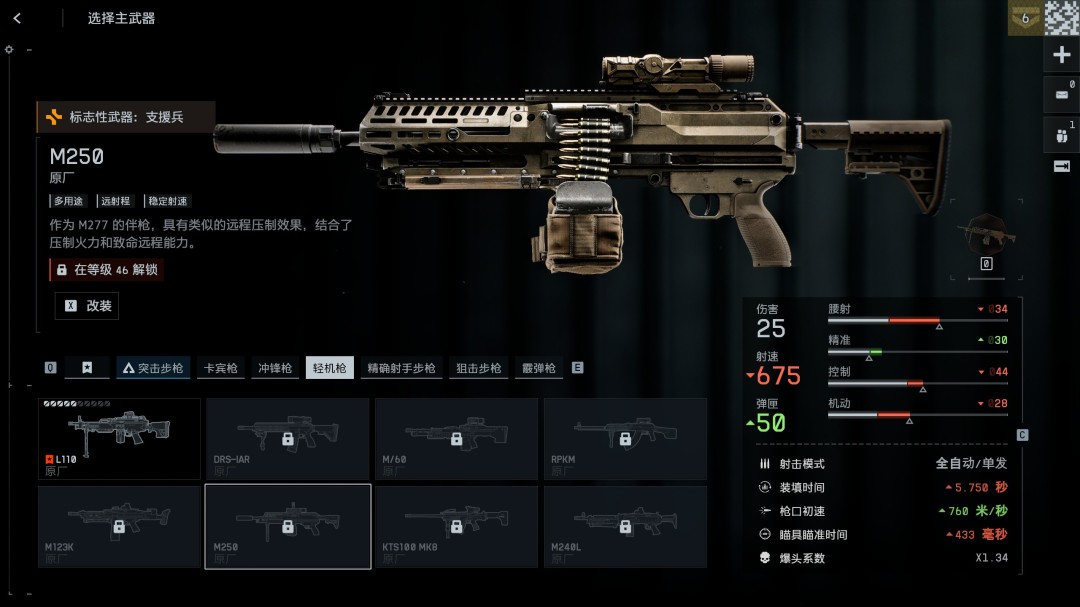
Task: Choose the 轻机枪 tab
Action: click(330, 368)
